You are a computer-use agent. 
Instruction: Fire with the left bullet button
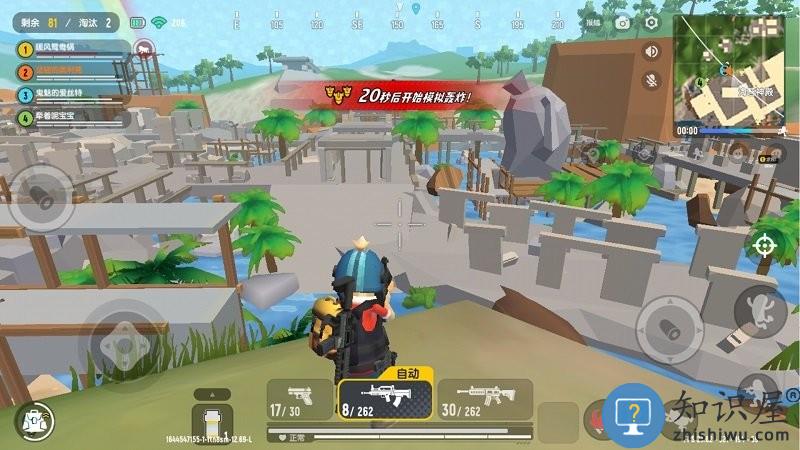pyautogui.click(x=41, y=194)
